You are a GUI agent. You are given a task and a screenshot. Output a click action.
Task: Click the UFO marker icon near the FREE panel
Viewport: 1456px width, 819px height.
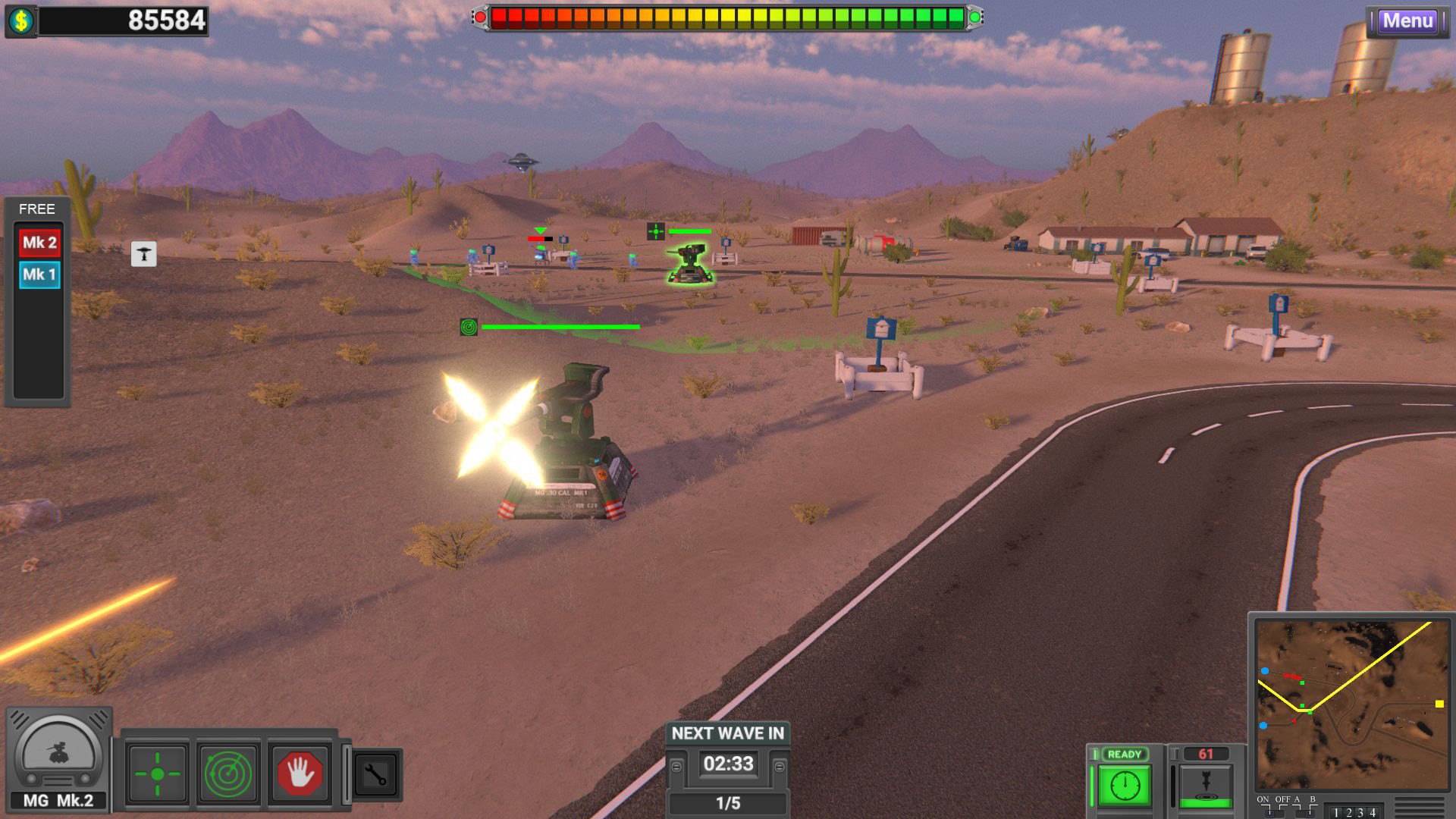click(x=144, y=253)
